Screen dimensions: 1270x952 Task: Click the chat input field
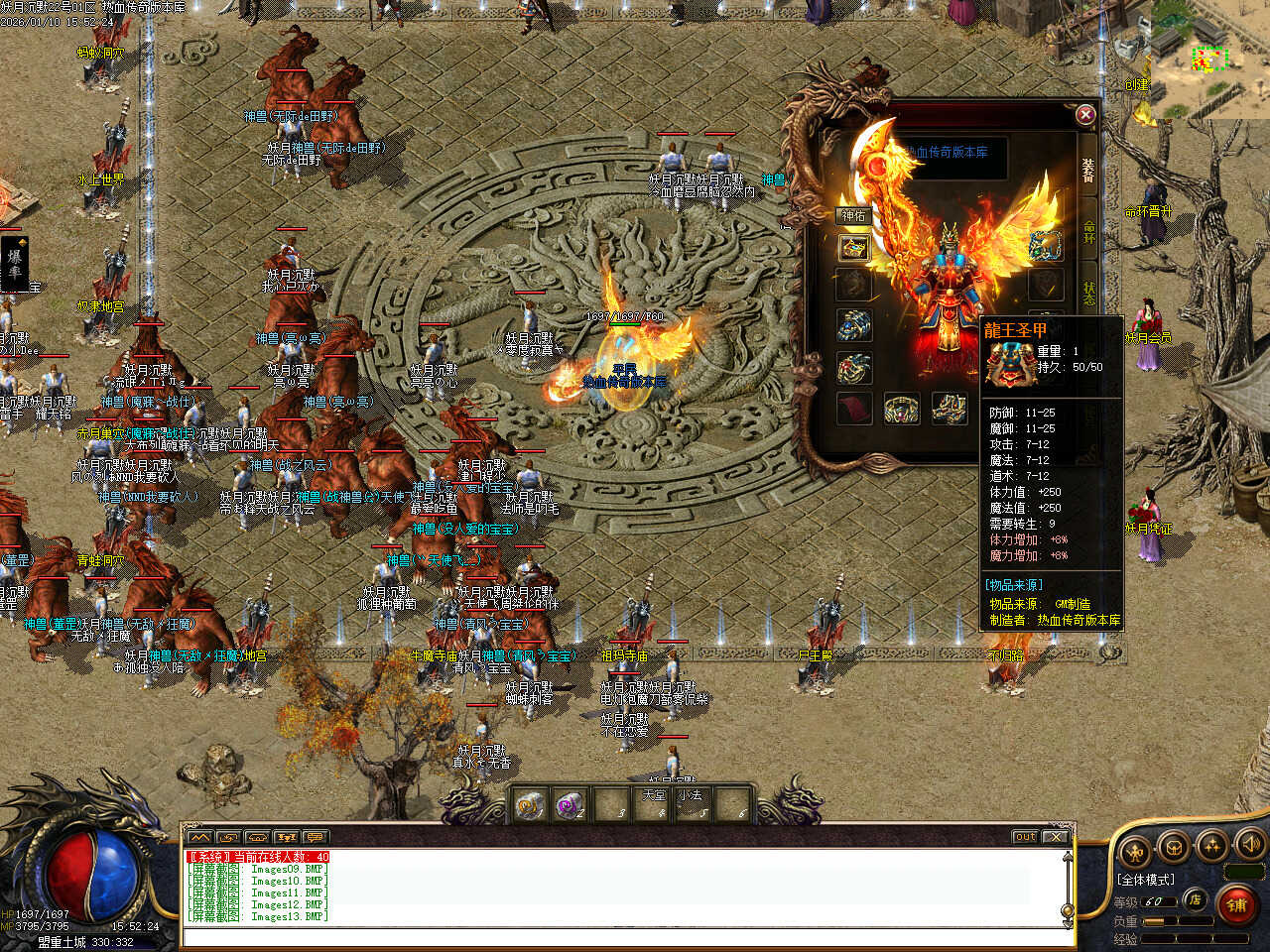click(625, 937)
